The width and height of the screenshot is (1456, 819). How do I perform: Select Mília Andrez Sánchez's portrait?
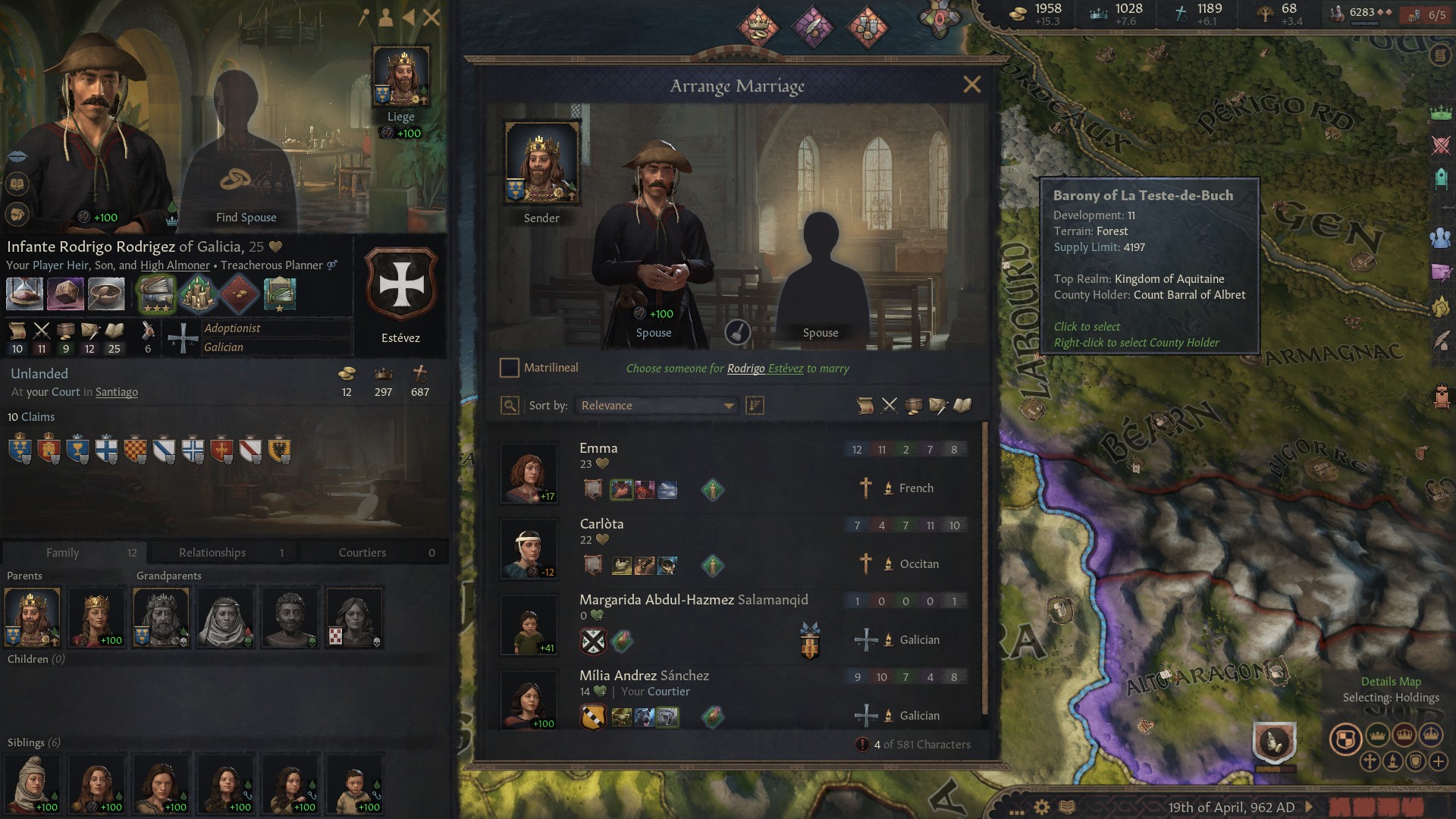click(x=529, y=701)
